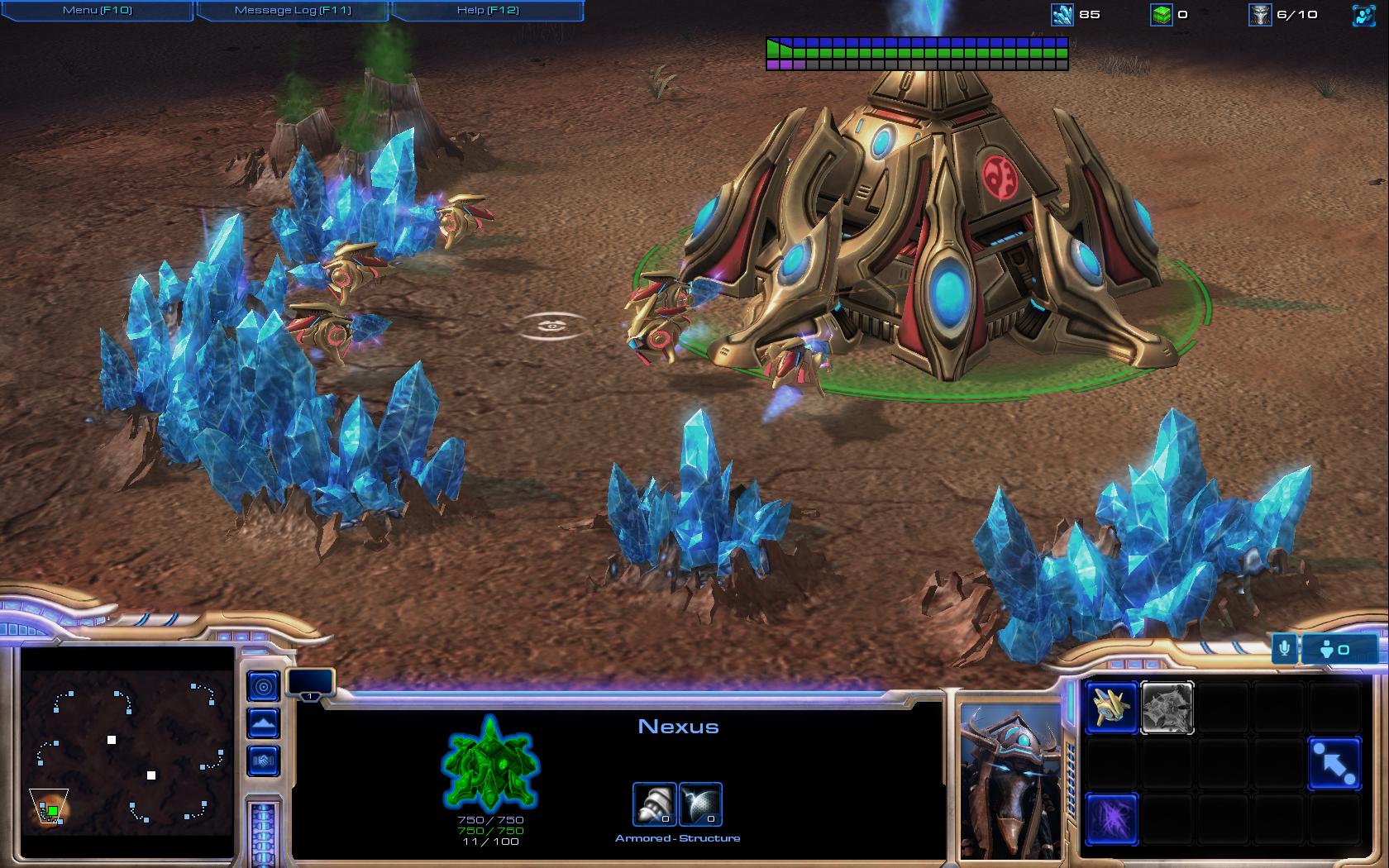The width and height of the screenshot is (1389, 868).
Task: Click the supply counter icon showing 6/10
Action: coord(1260,15)
